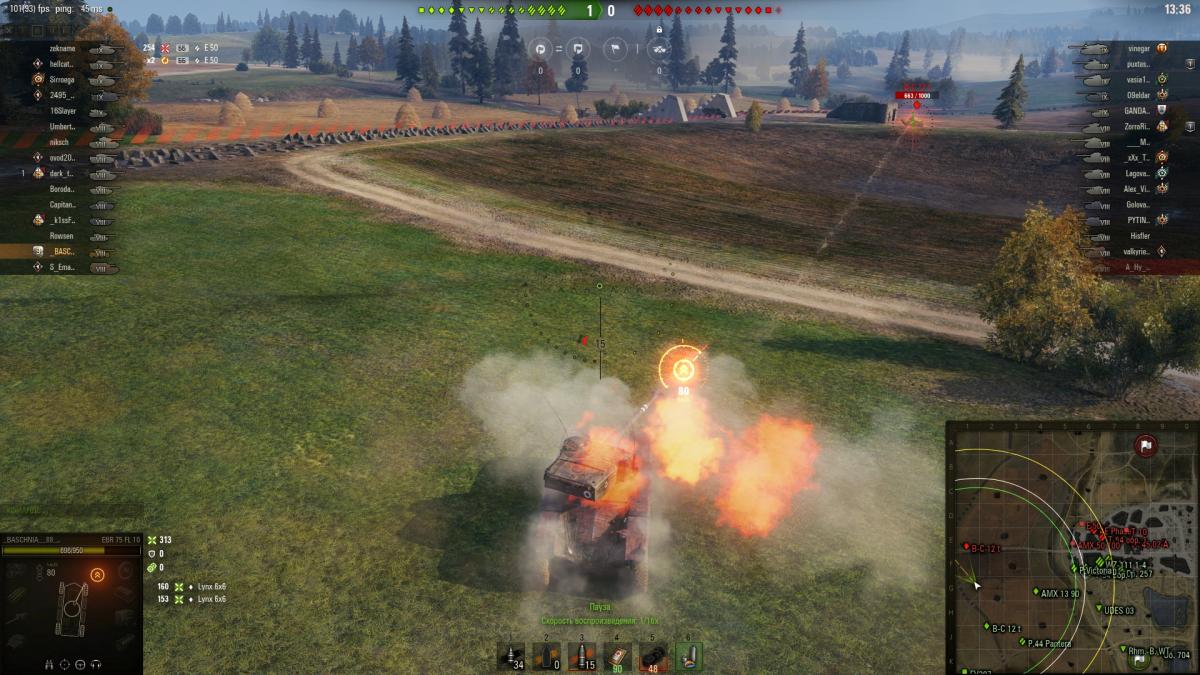This screenshot has height=675, width=1200.
Task: Activate the fire extinguisher consumable
Action: click(x=688, y=657)
